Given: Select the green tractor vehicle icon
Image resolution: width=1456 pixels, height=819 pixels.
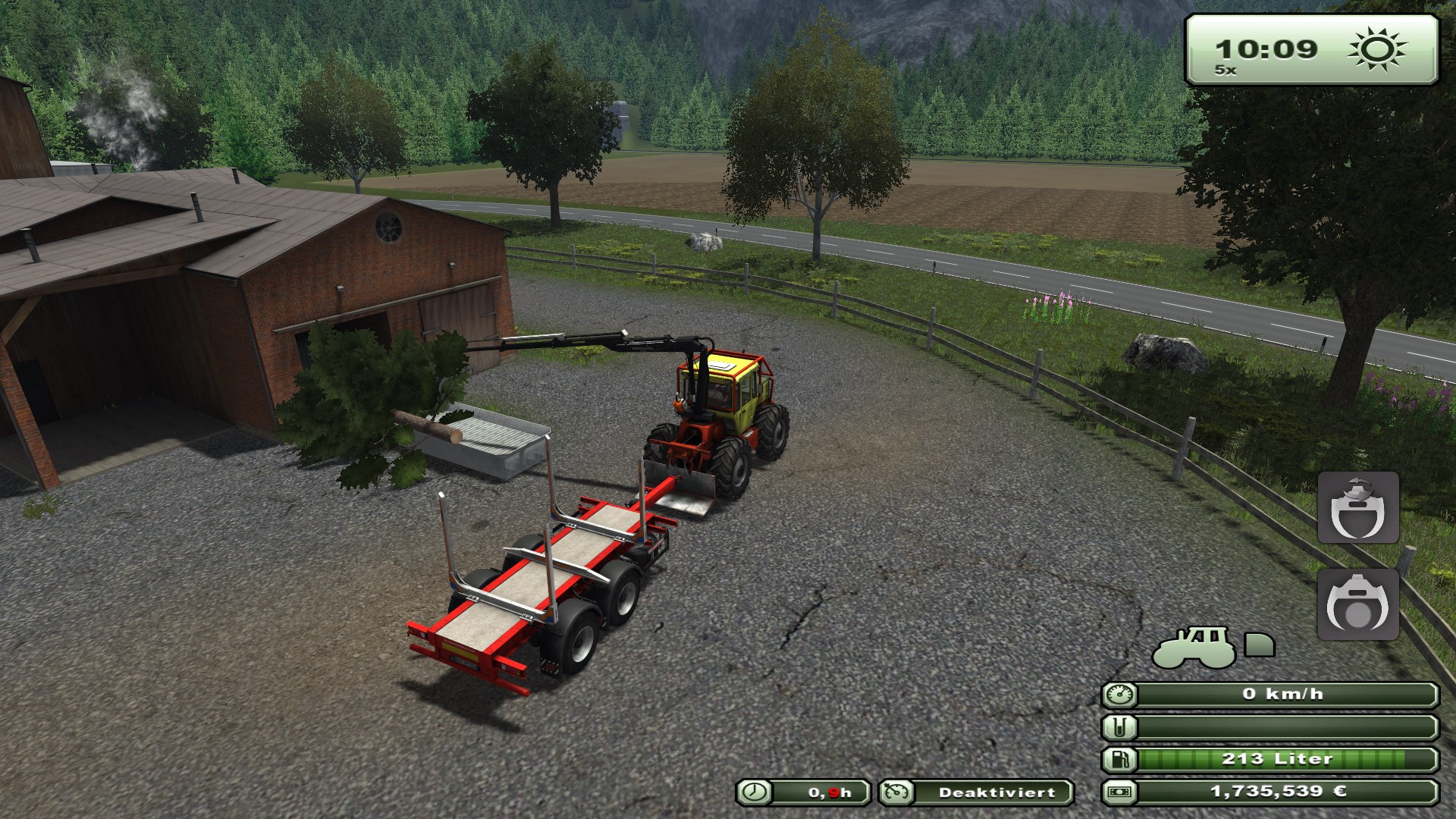Looking at the screenshot, I should tap(1192, 647).
